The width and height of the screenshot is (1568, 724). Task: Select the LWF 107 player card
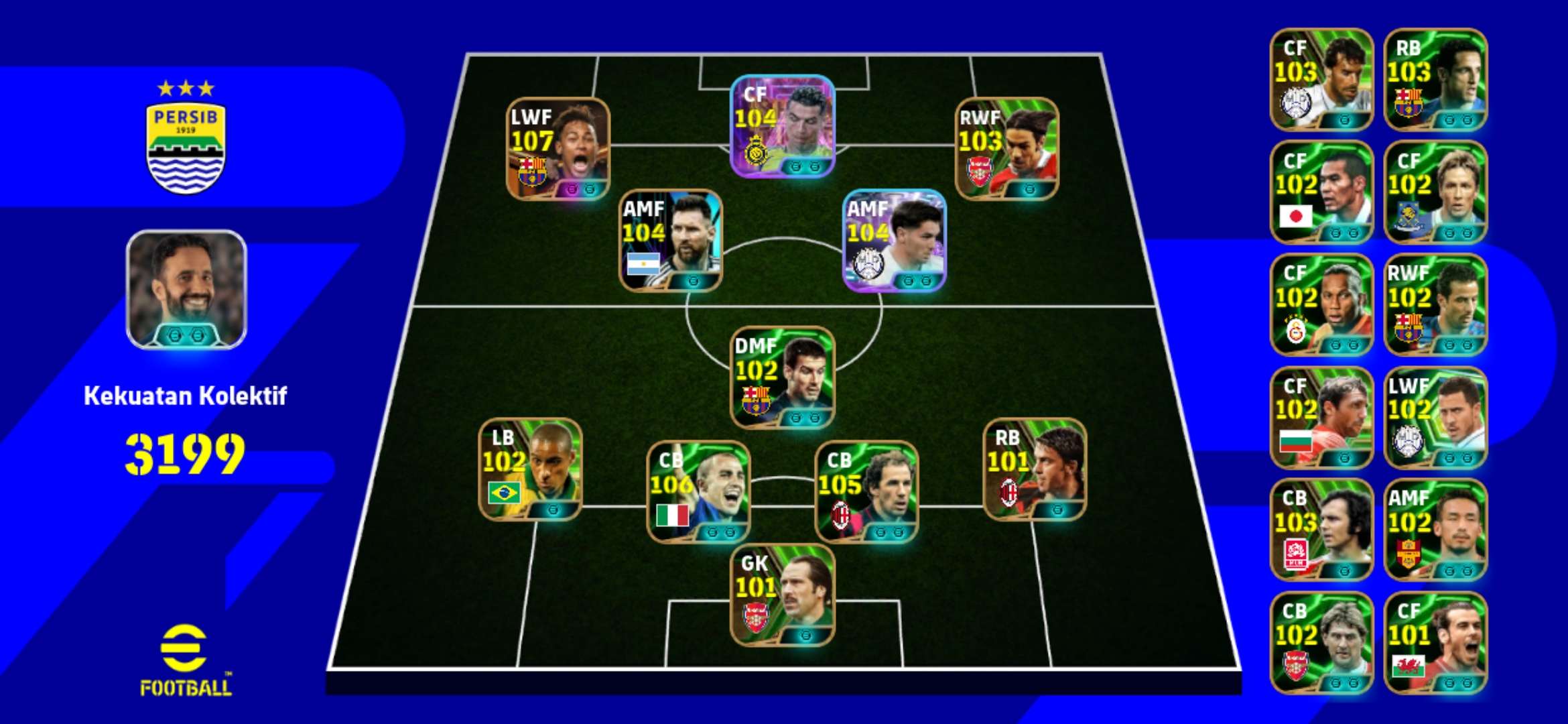click(x=558, y=149)
